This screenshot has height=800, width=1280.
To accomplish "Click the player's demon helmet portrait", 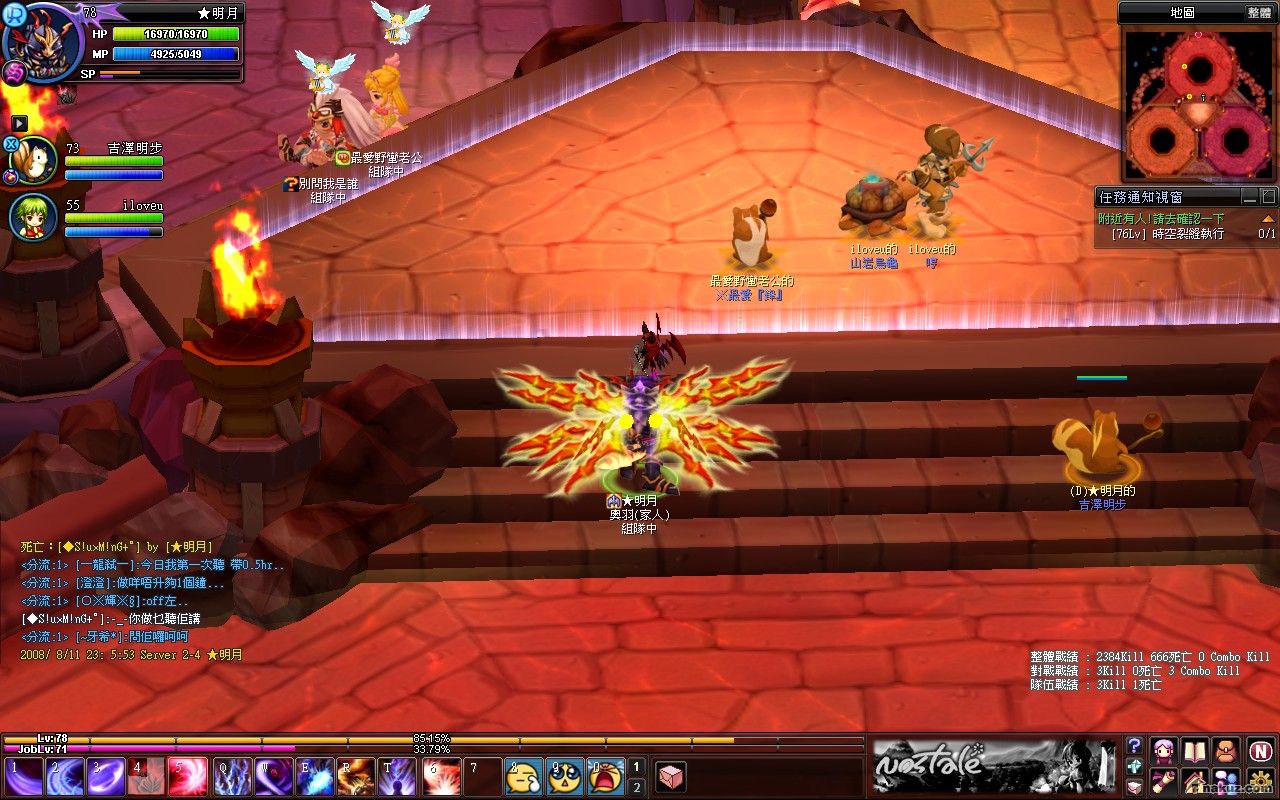I will click(43, 40).
